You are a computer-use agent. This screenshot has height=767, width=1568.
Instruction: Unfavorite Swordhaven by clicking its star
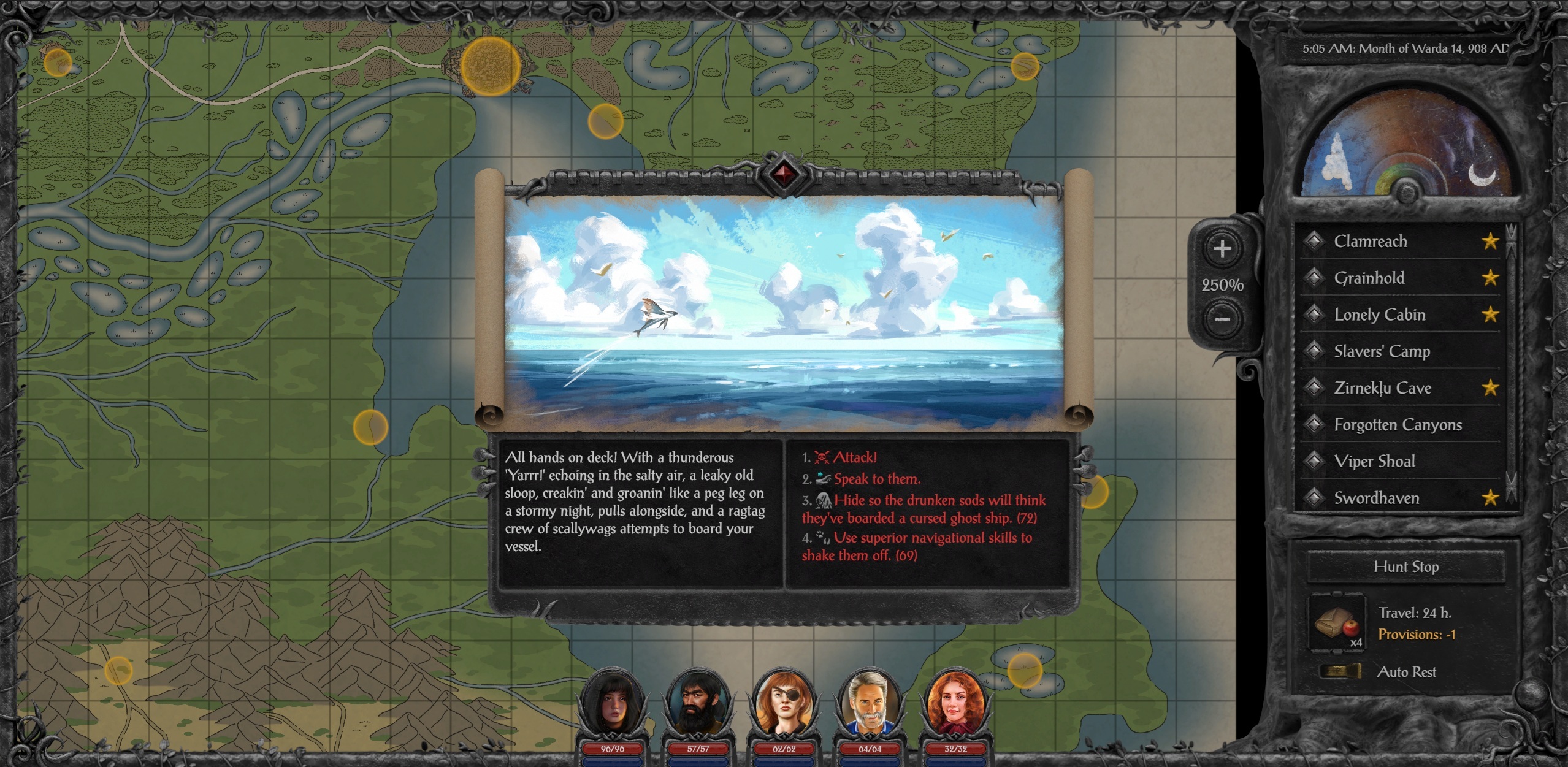point(1490,498)
